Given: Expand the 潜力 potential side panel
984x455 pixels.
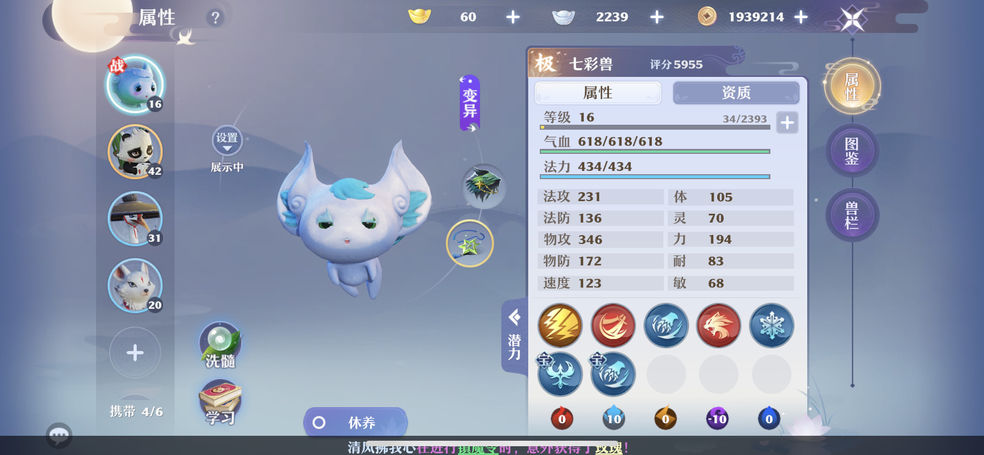Looking at the screenshot, I should click(x=514, y=335).
